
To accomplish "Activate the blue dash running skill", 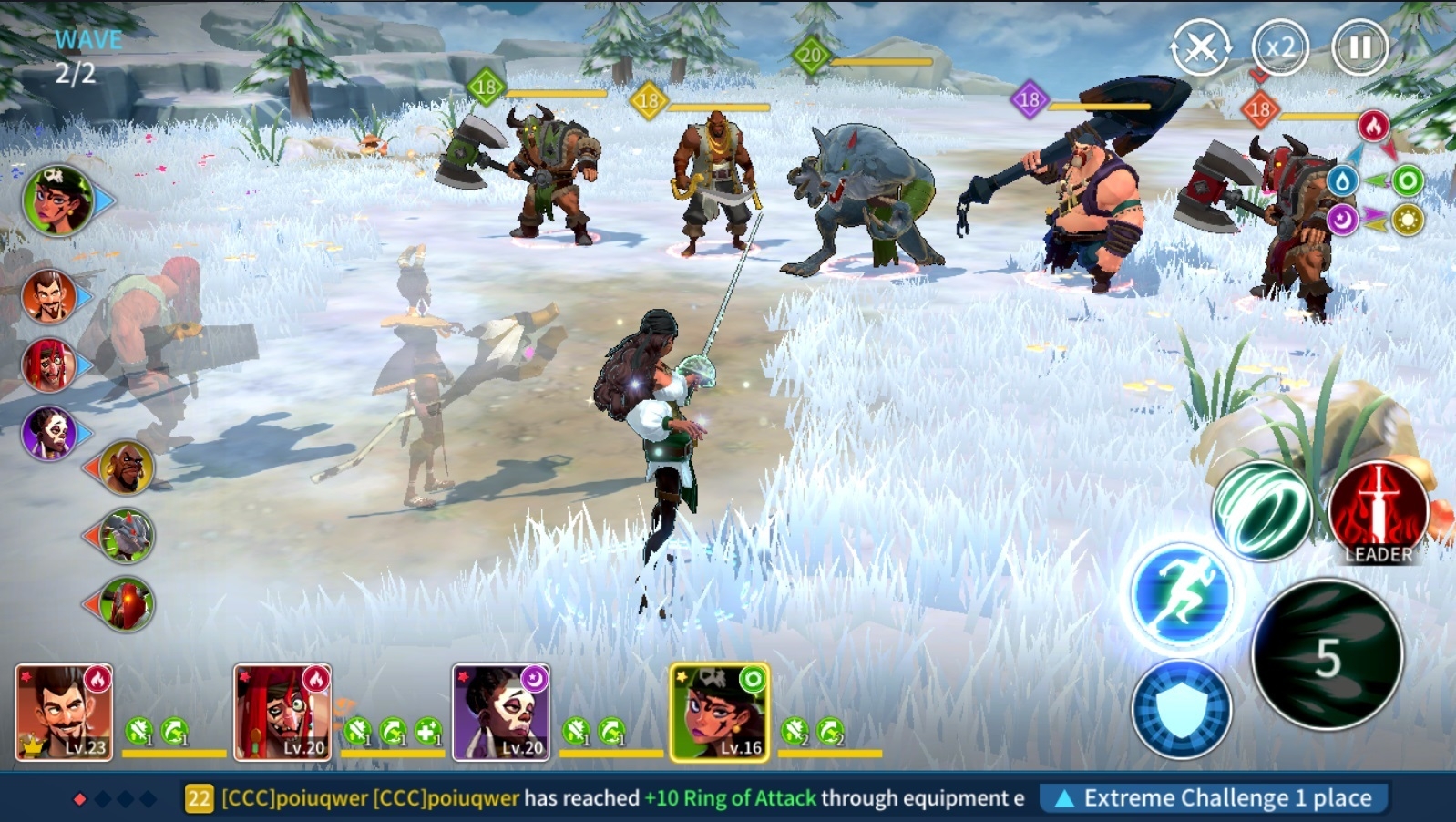I will [x=1181, y=595].
